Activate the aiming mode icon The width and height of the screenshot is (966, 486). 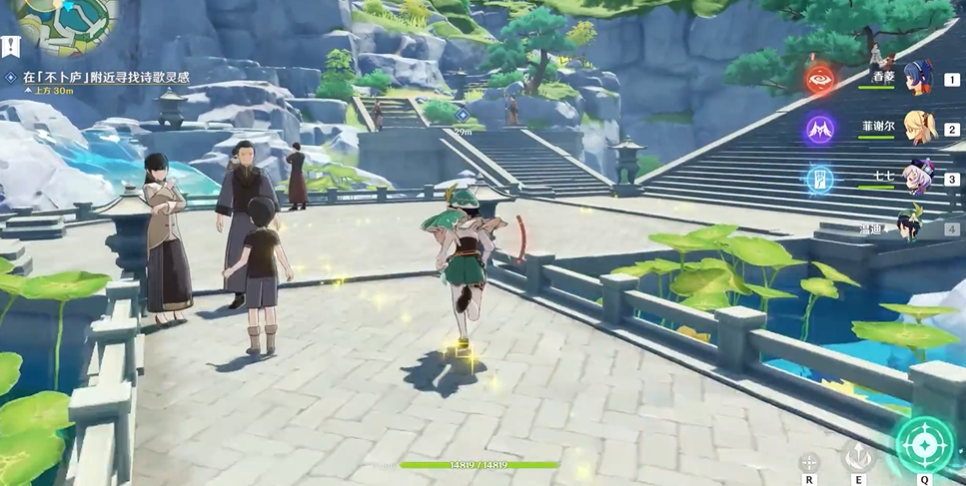pos(809,461)
